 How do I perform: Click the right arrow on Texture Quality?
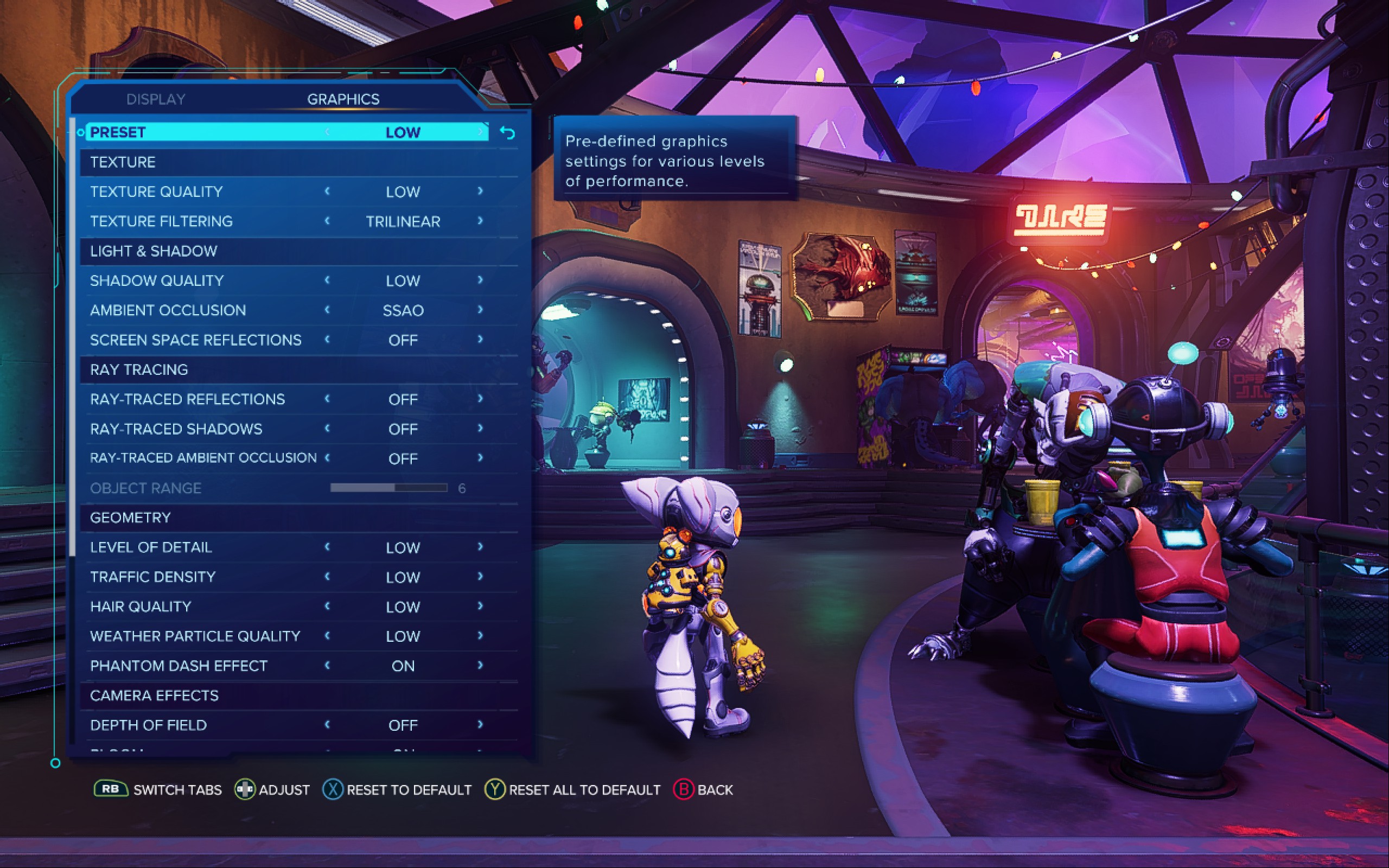click(481, 192)
